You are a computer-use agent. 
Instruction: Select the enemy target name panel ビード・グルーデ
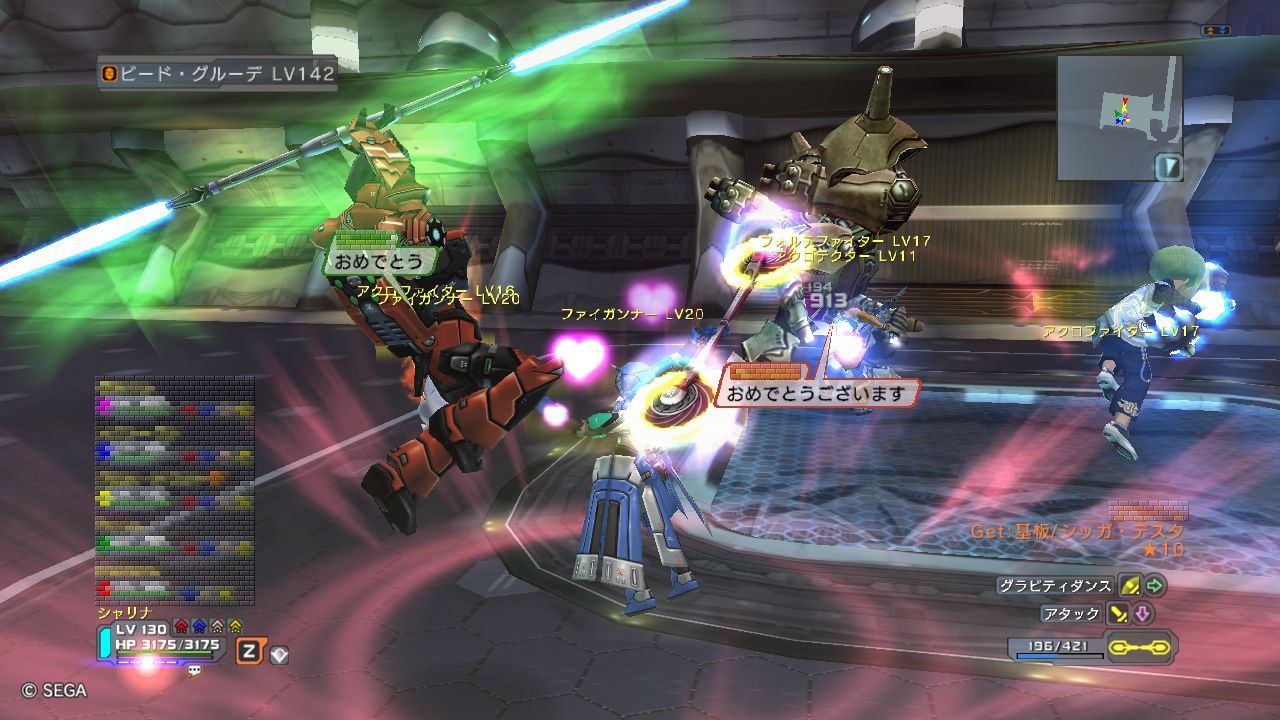[218, 73]
